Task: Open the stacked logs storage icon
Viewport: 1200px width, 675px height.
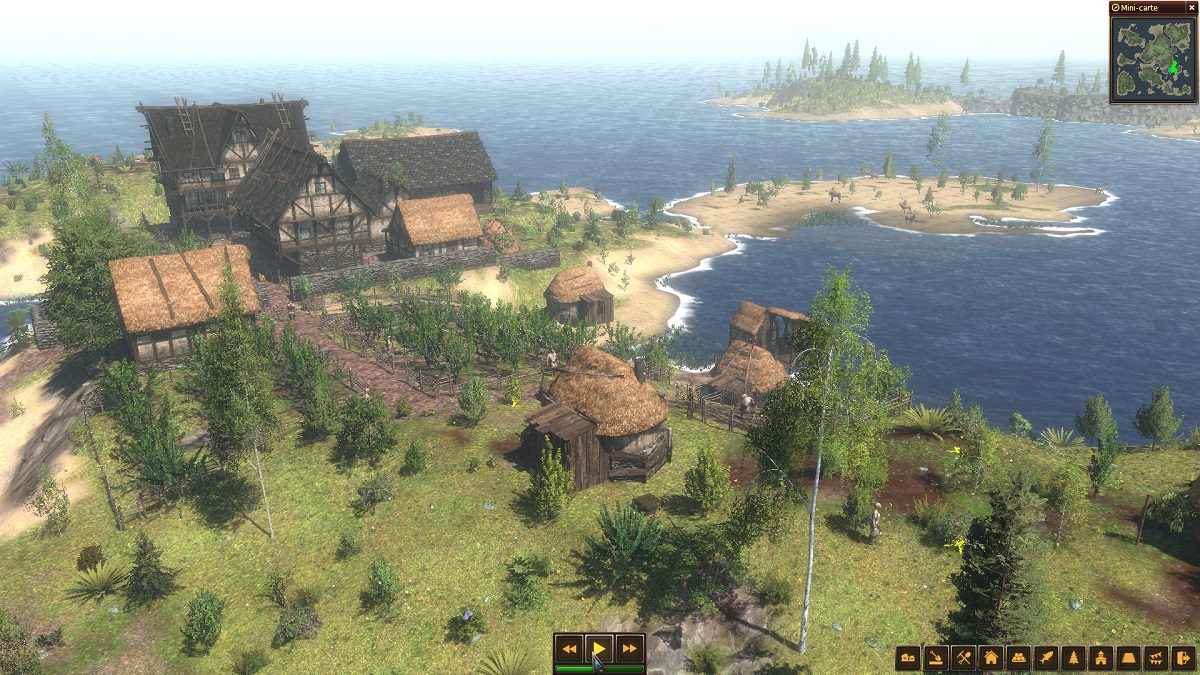Action: pos(1018,658)
